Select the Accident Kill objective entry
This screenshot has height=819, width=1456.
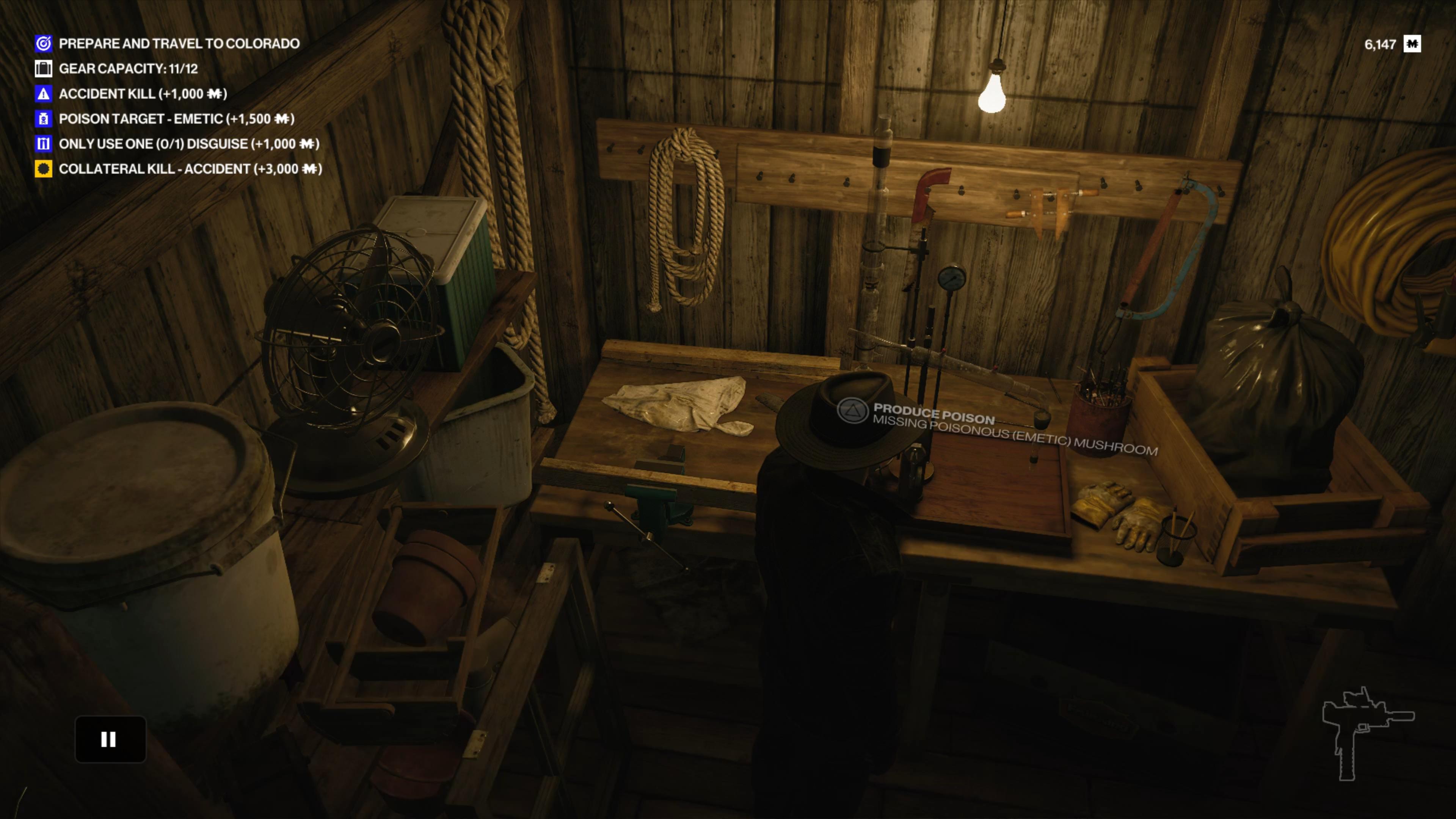point(143,94)
